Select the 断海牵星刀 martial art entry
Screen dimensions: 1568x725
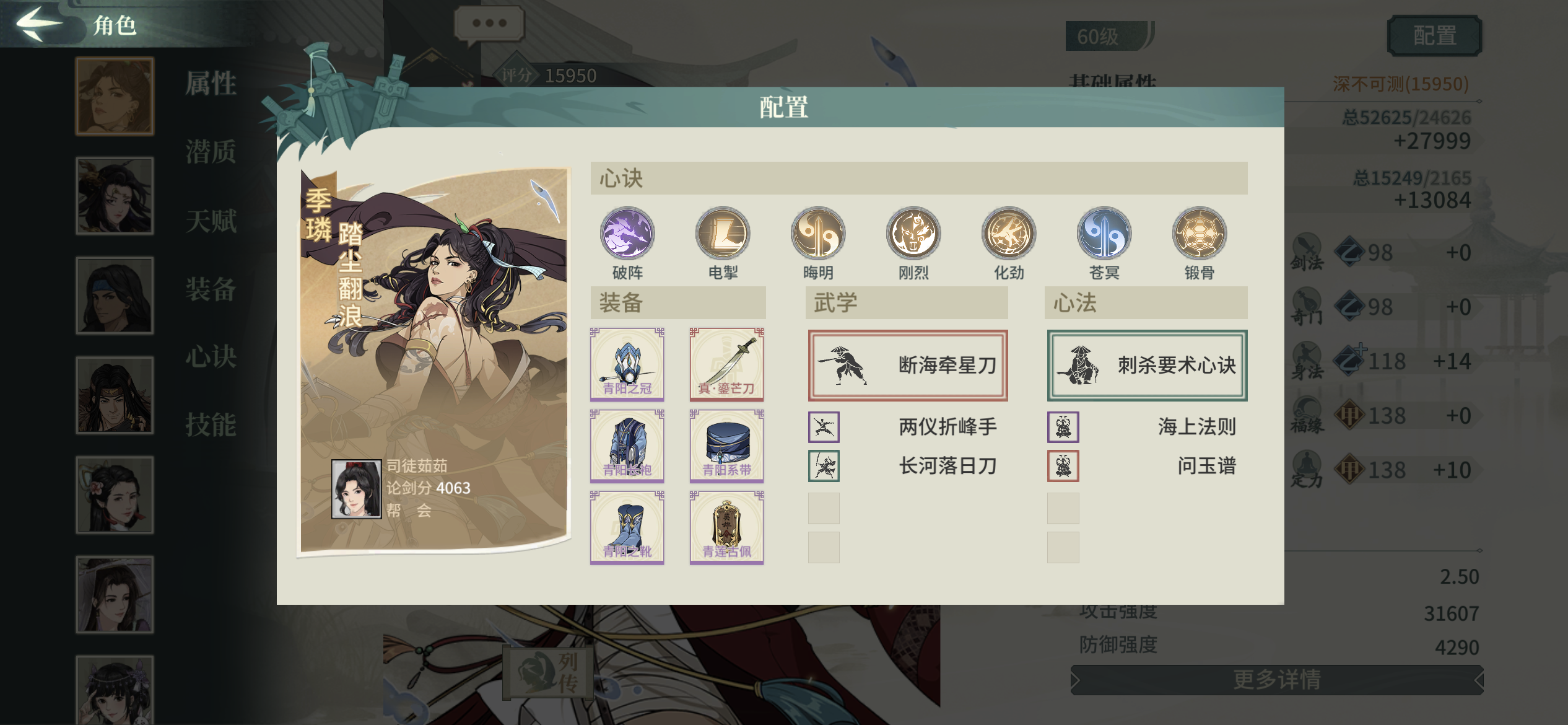pyautogui.click(x=906, y=366)
